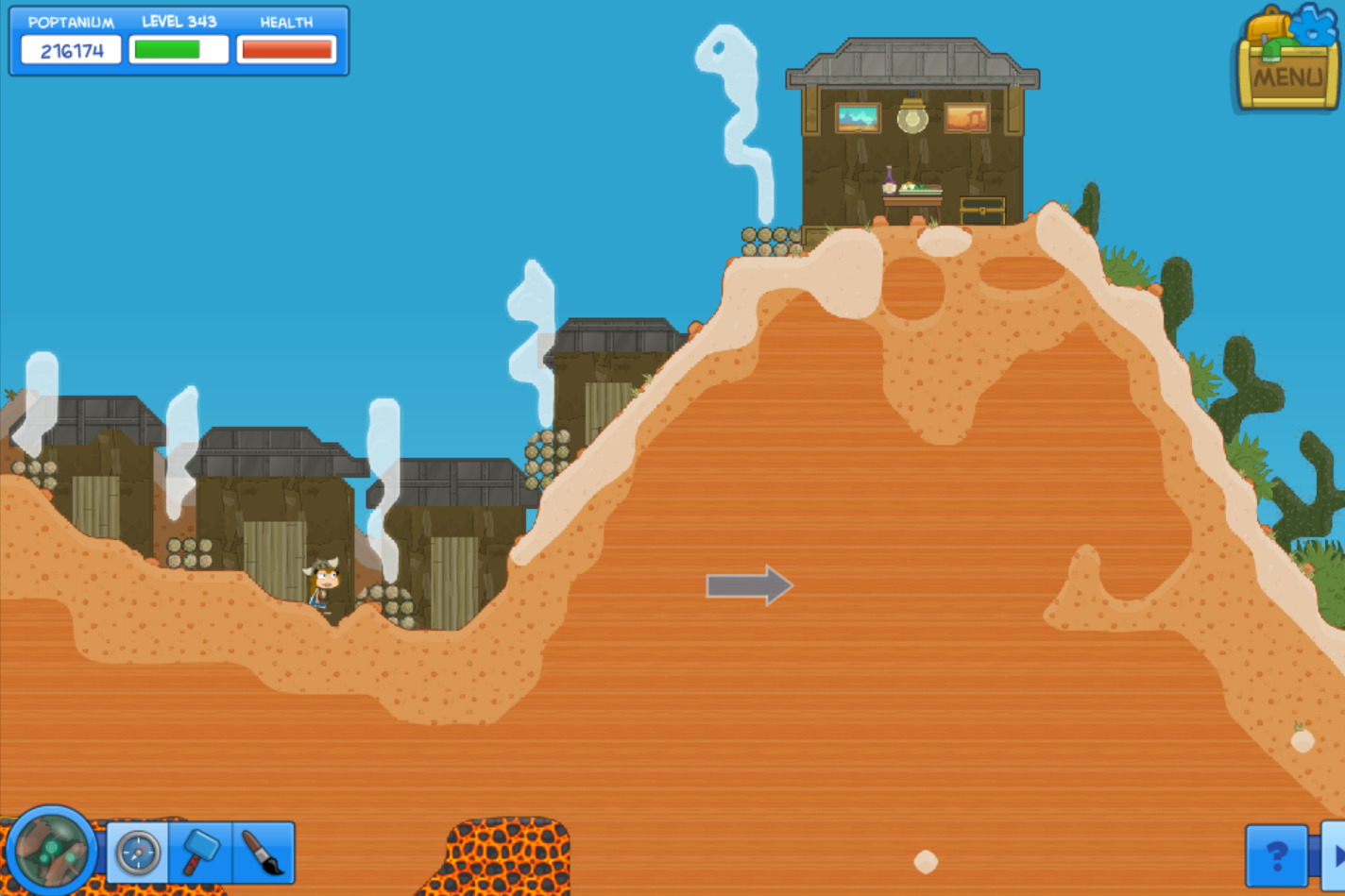Select the paintbrush tool

(263, 854)
